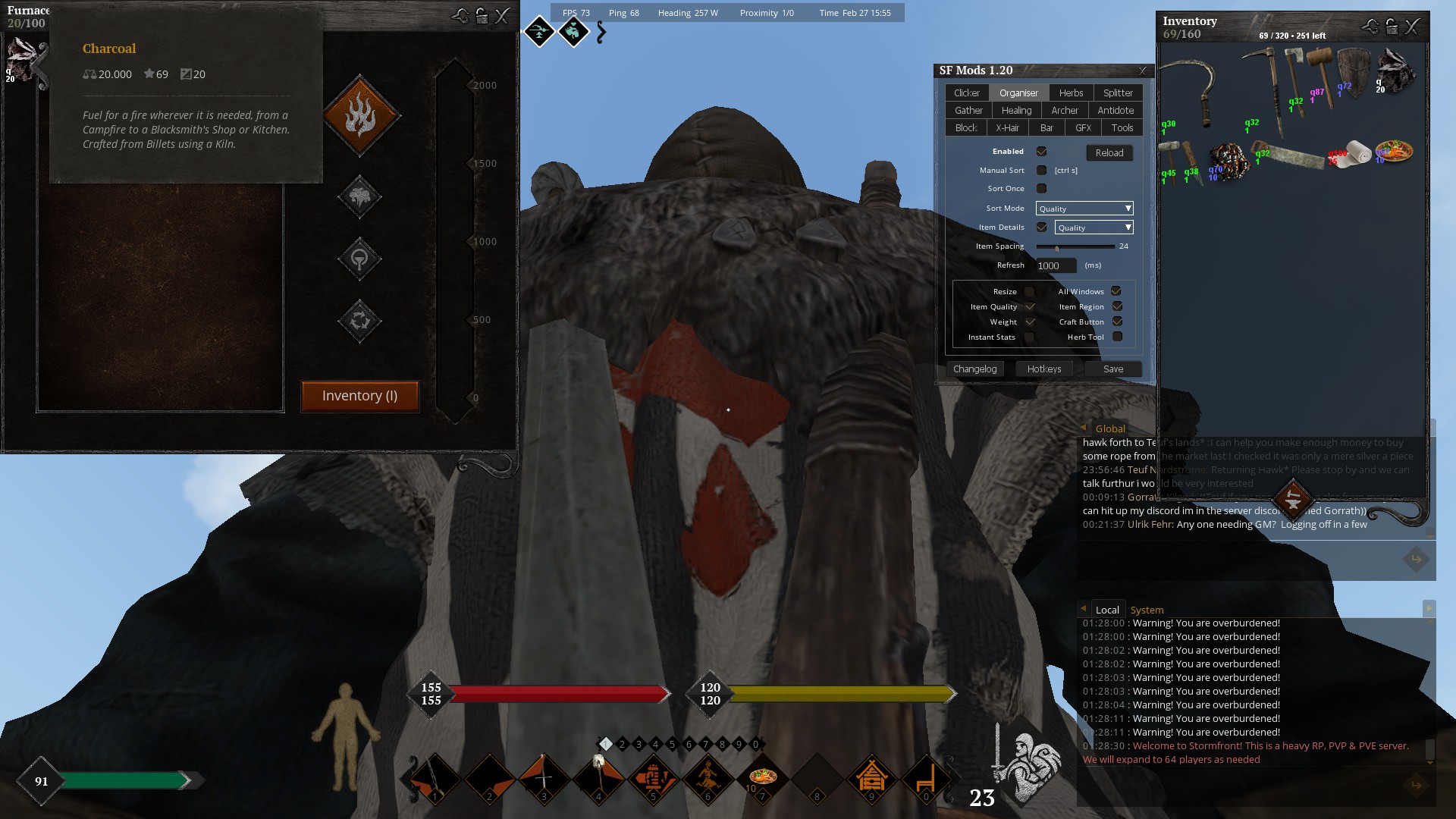Close the SF Mods window
This screenshot has height=819, width=1456.
1143,71
